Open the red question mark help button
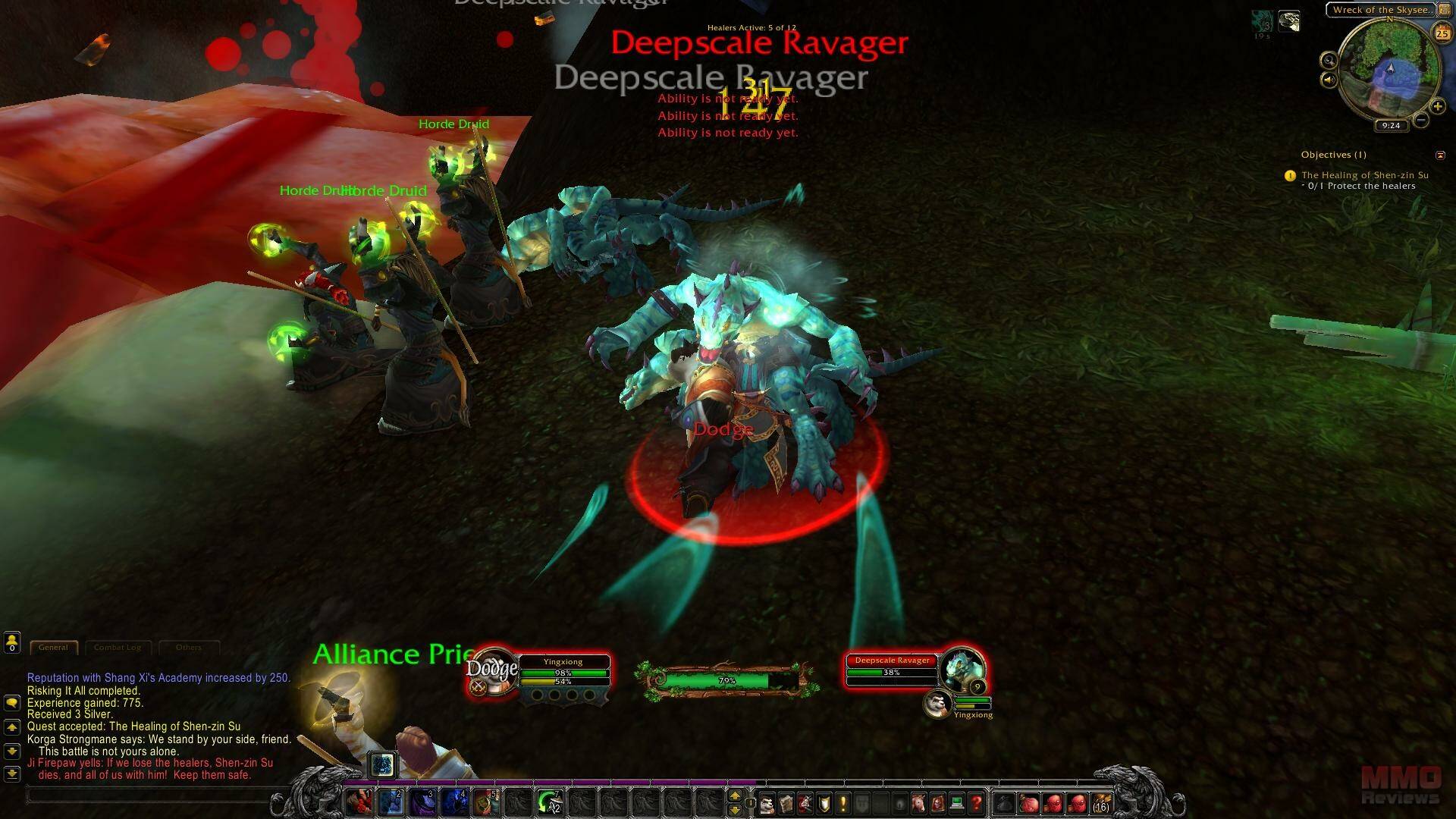Screen dimensions: 1456x819 [x=976, y=802]
